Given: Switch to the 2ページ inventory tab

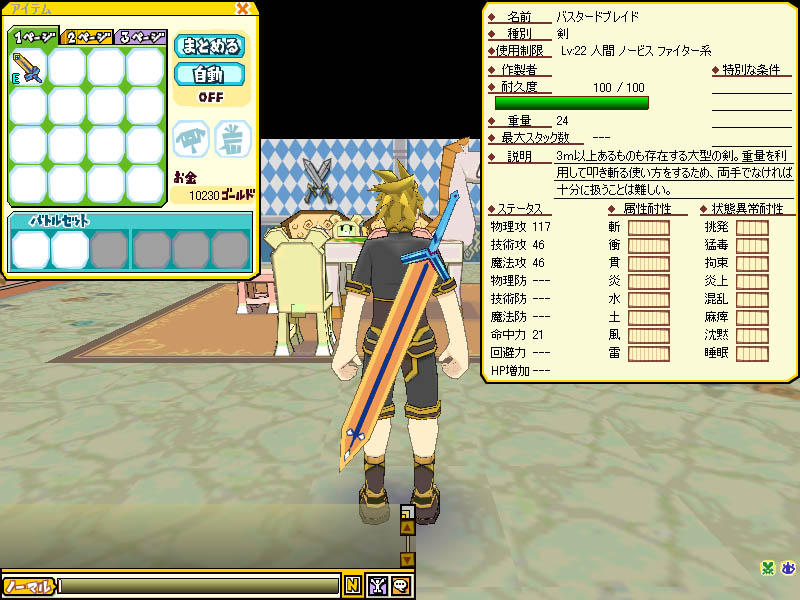Looking at the screenshot, I should (x=87, y=37).
